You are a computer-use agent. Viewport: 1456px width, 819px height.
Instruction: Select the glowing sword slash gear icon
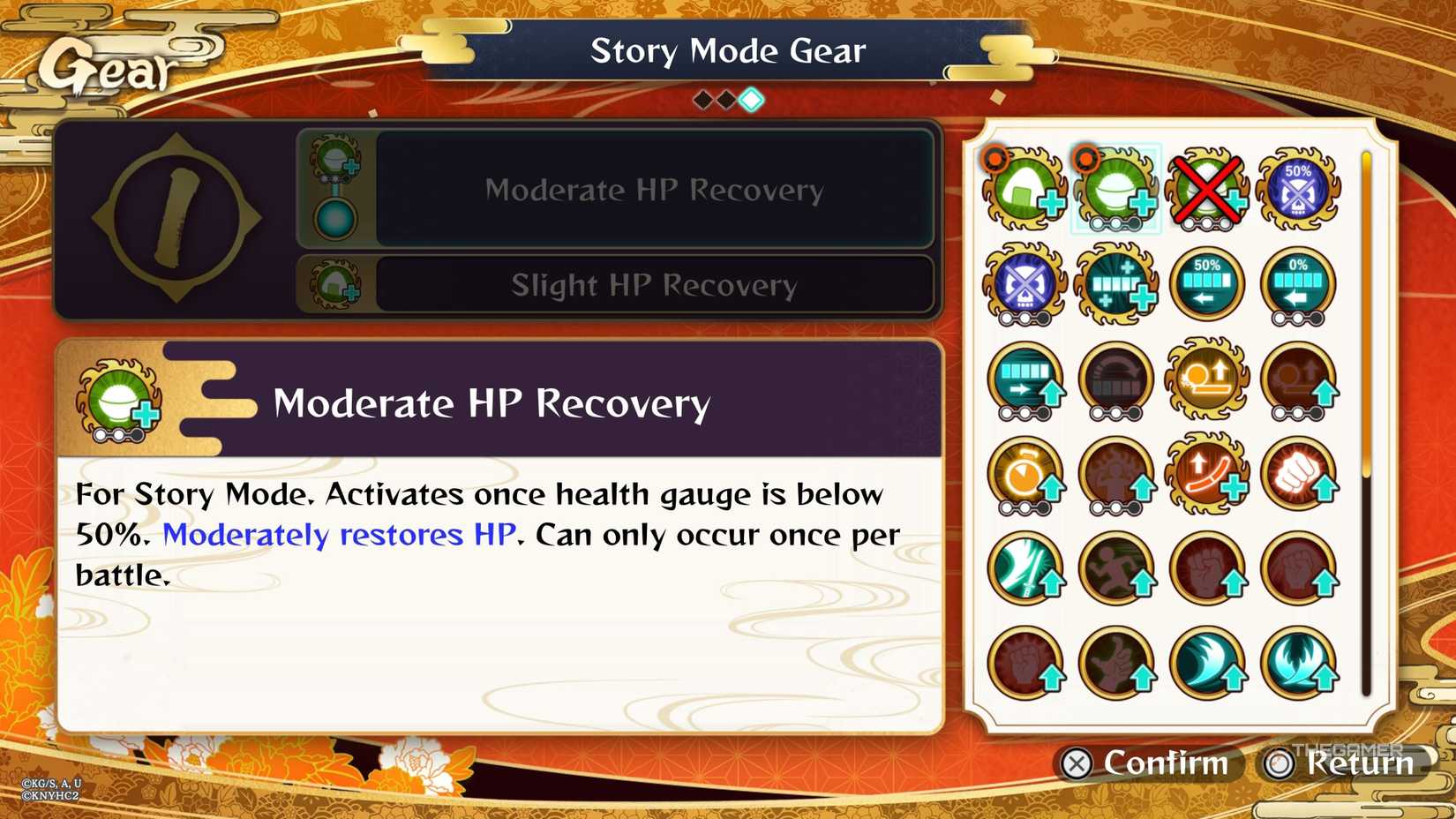1025,571
